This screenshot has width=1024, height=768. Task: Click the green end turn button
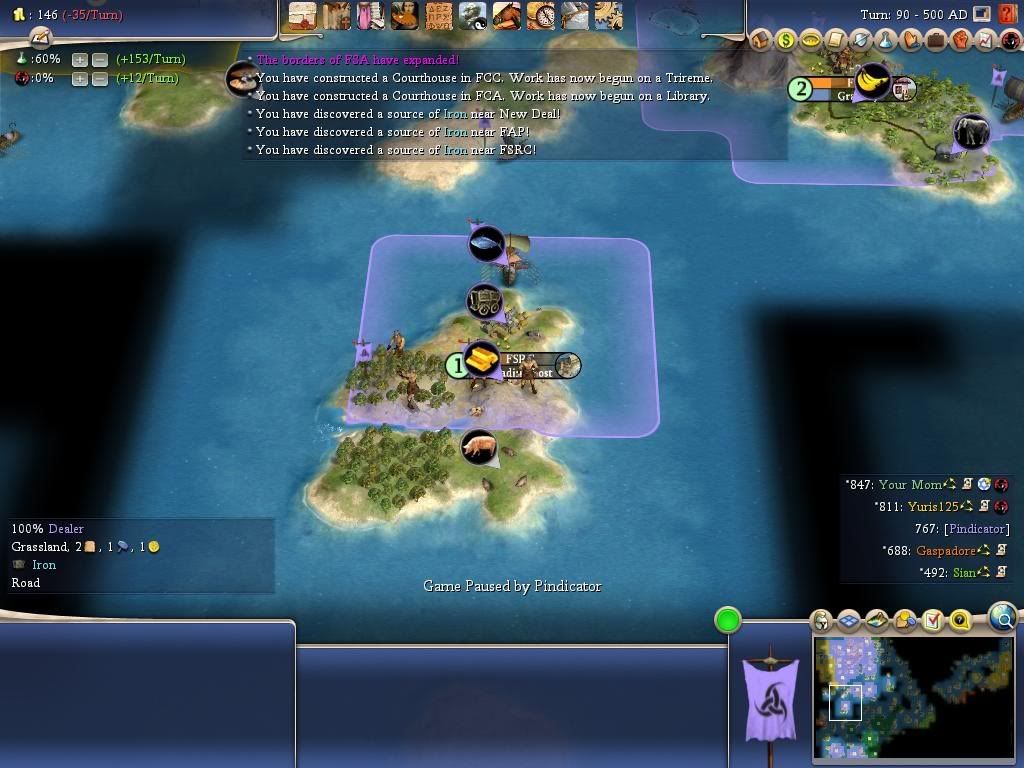coord(728,620)
